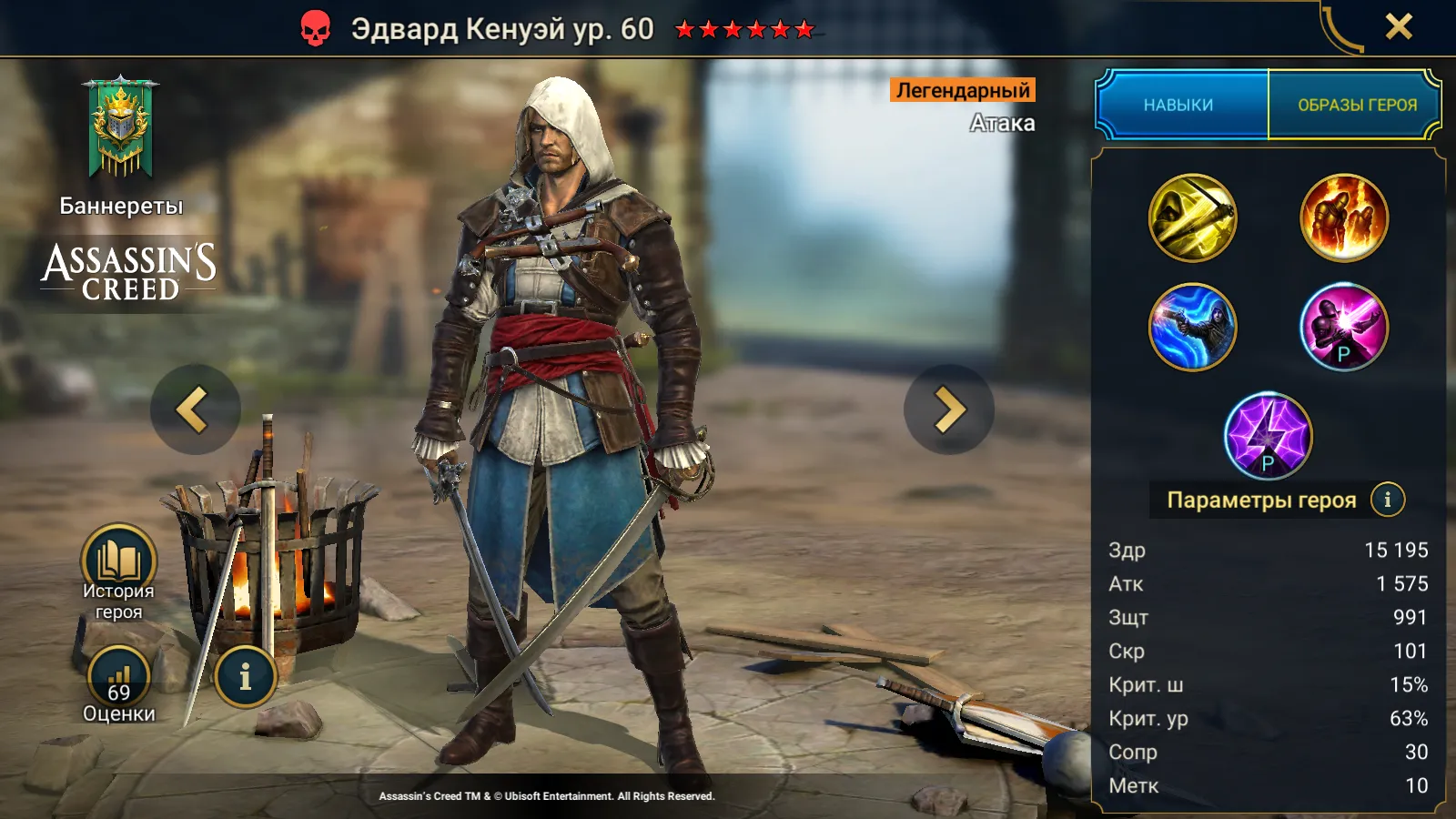Close the hero screen with the X
The height and width of the screenshot is (819, 1456).
(x=1399, y=26)
